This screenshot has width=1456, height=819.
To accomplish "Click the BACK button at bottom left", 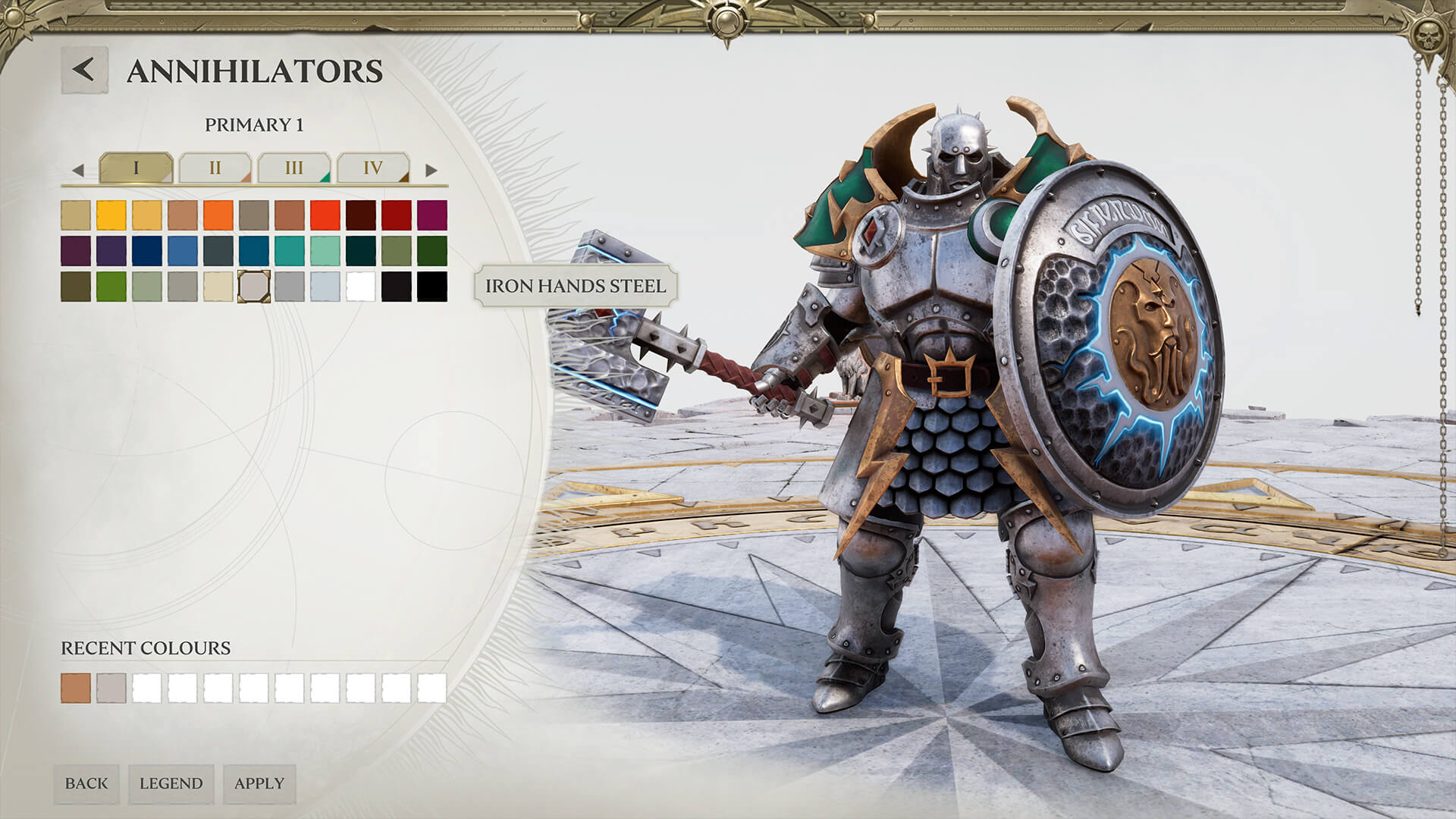I will [87, 782].
